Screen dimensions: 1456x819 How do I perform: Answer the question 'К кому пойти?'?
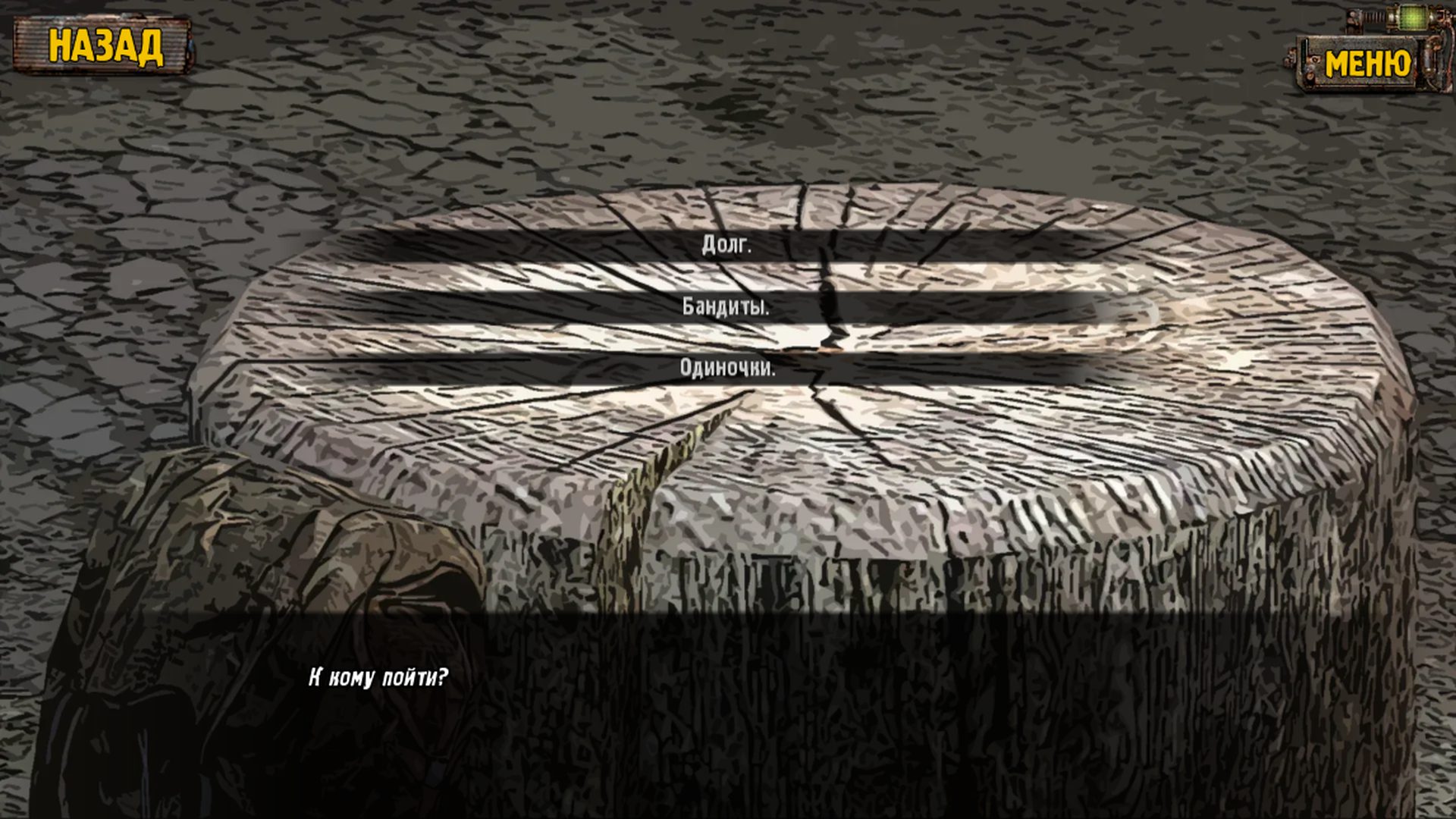[379, 676]
